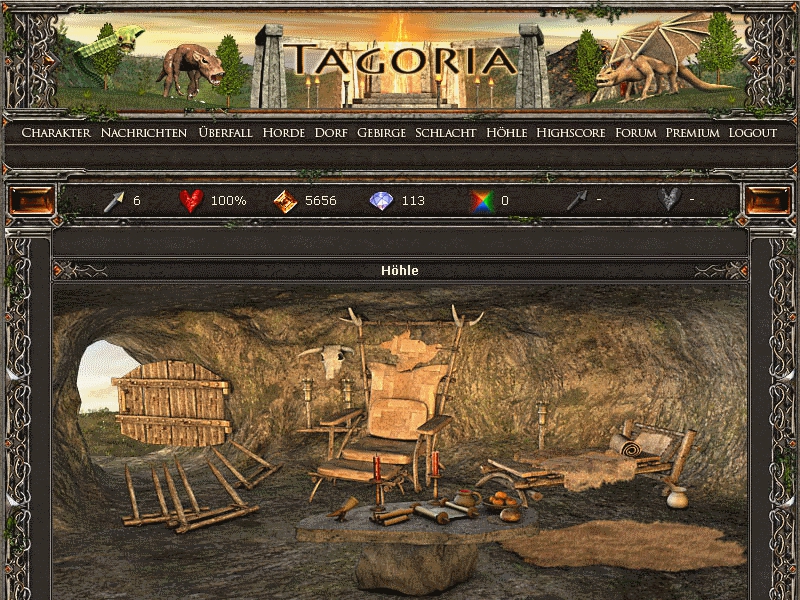Click the Tagoria title logo

point(400,58)
